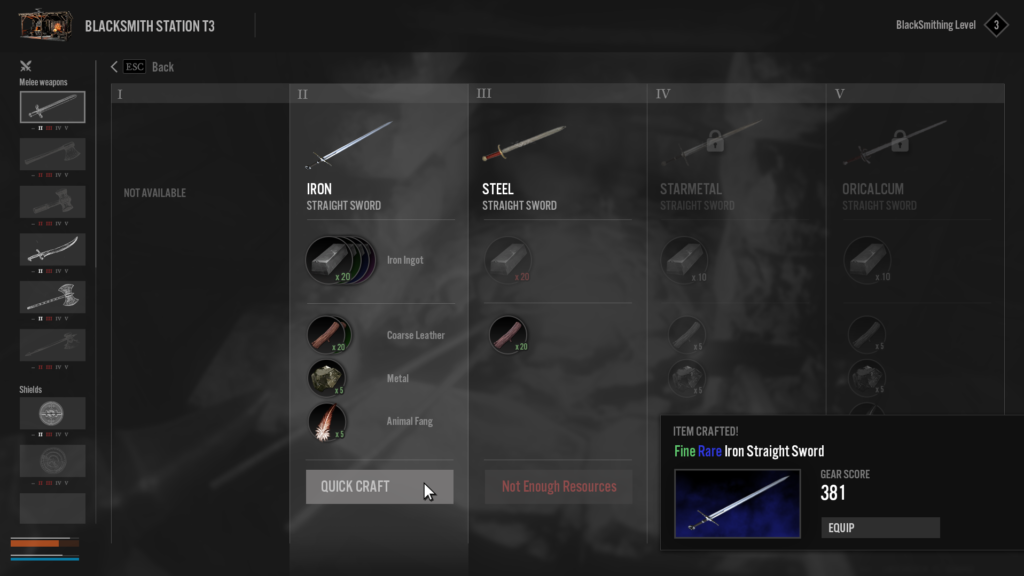Image resolution: width=1024 pixels, height=576 pixels.
Task: Select the Steel Straight Sword tier
Action: (x=527, y=150)
